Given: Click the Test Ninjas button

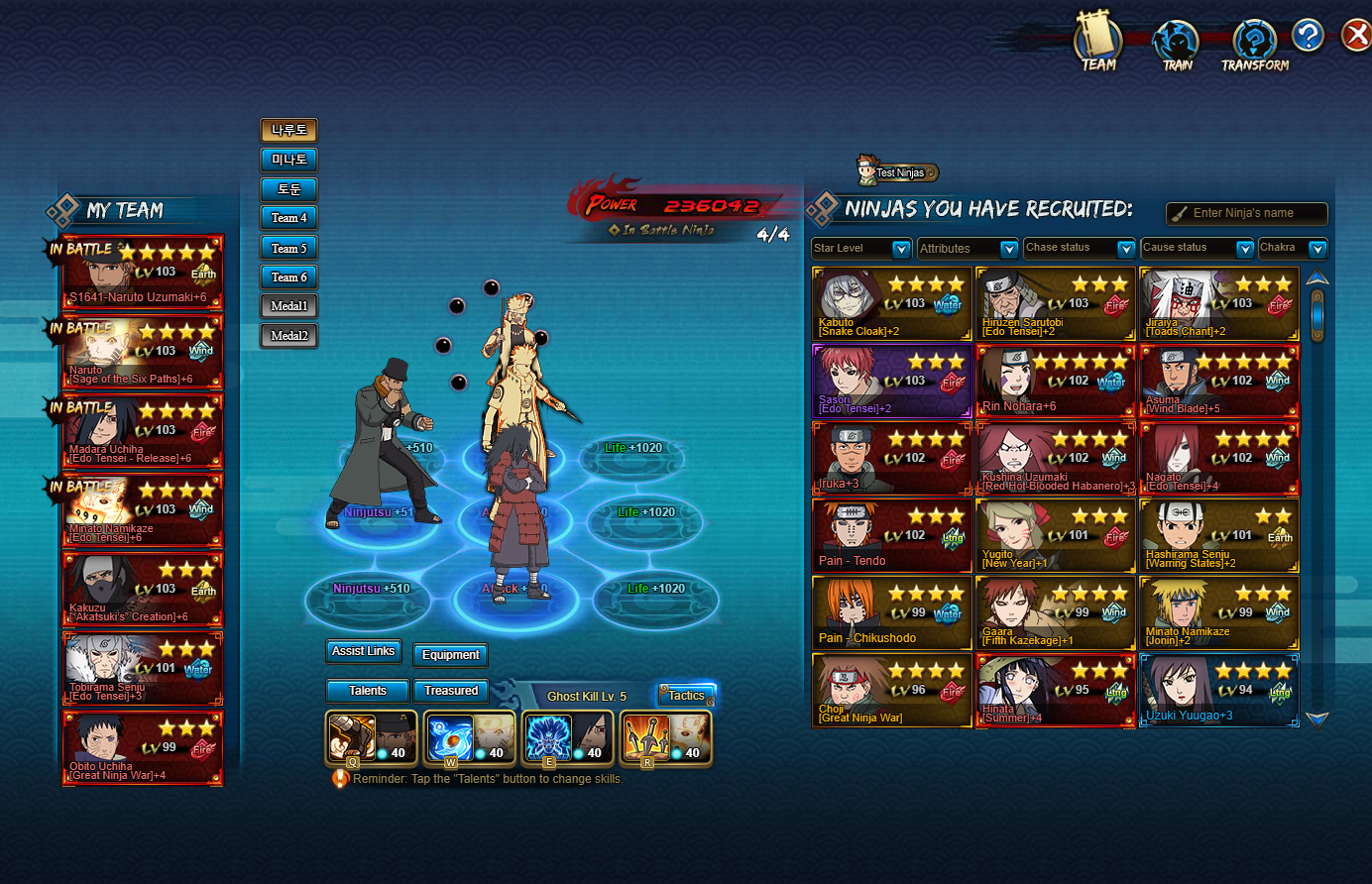Looking at the screenshot, I should click(x=898, y=172).
